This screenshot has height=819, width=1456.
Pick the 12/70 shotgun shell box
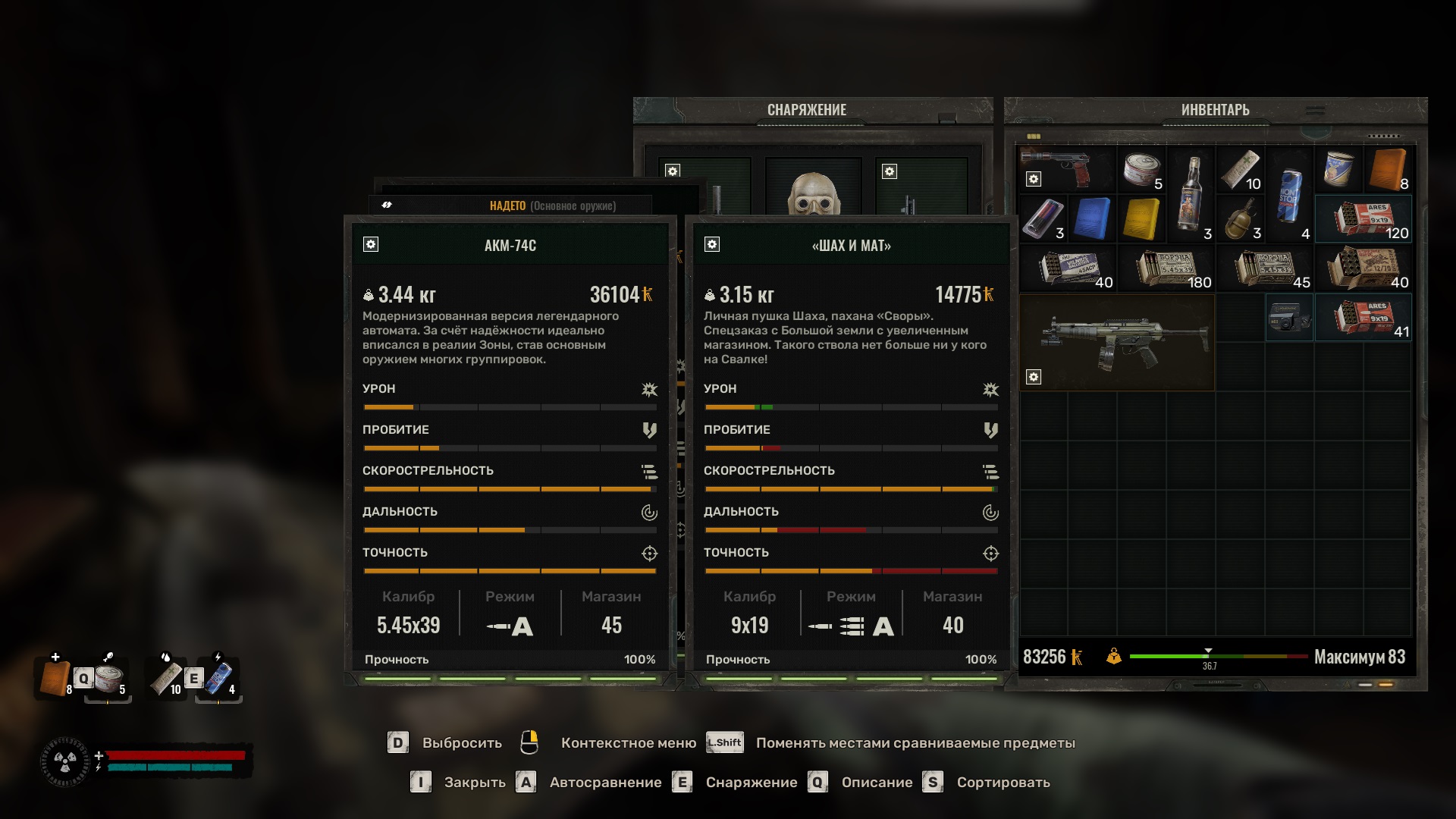(x=1363, y=268)
